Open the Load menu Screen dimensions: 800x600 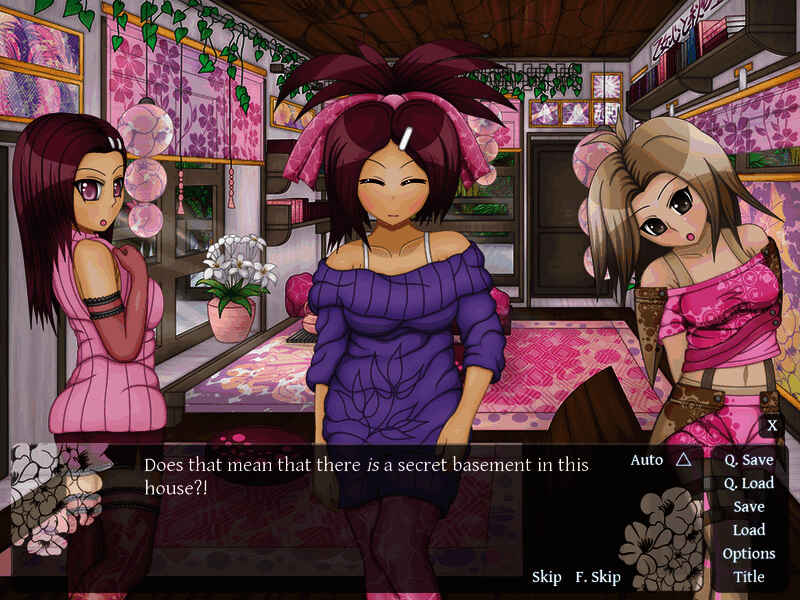(x=748, y=530)
